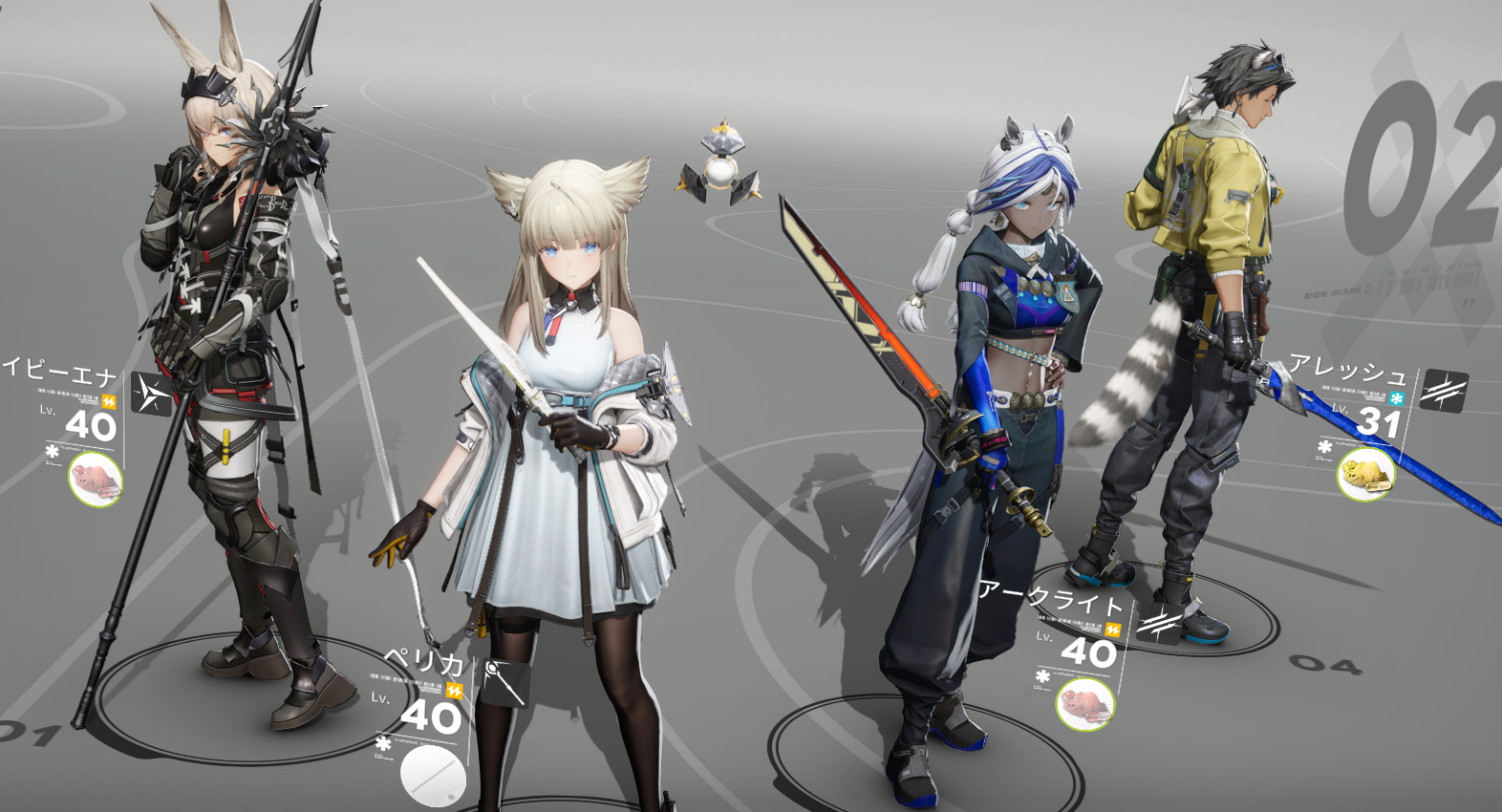Viewport: 1502px width, 812px height.
Task: Click アークライト's slash-mark class icon
Action: pyautogui.click(x=1158, y=624)
